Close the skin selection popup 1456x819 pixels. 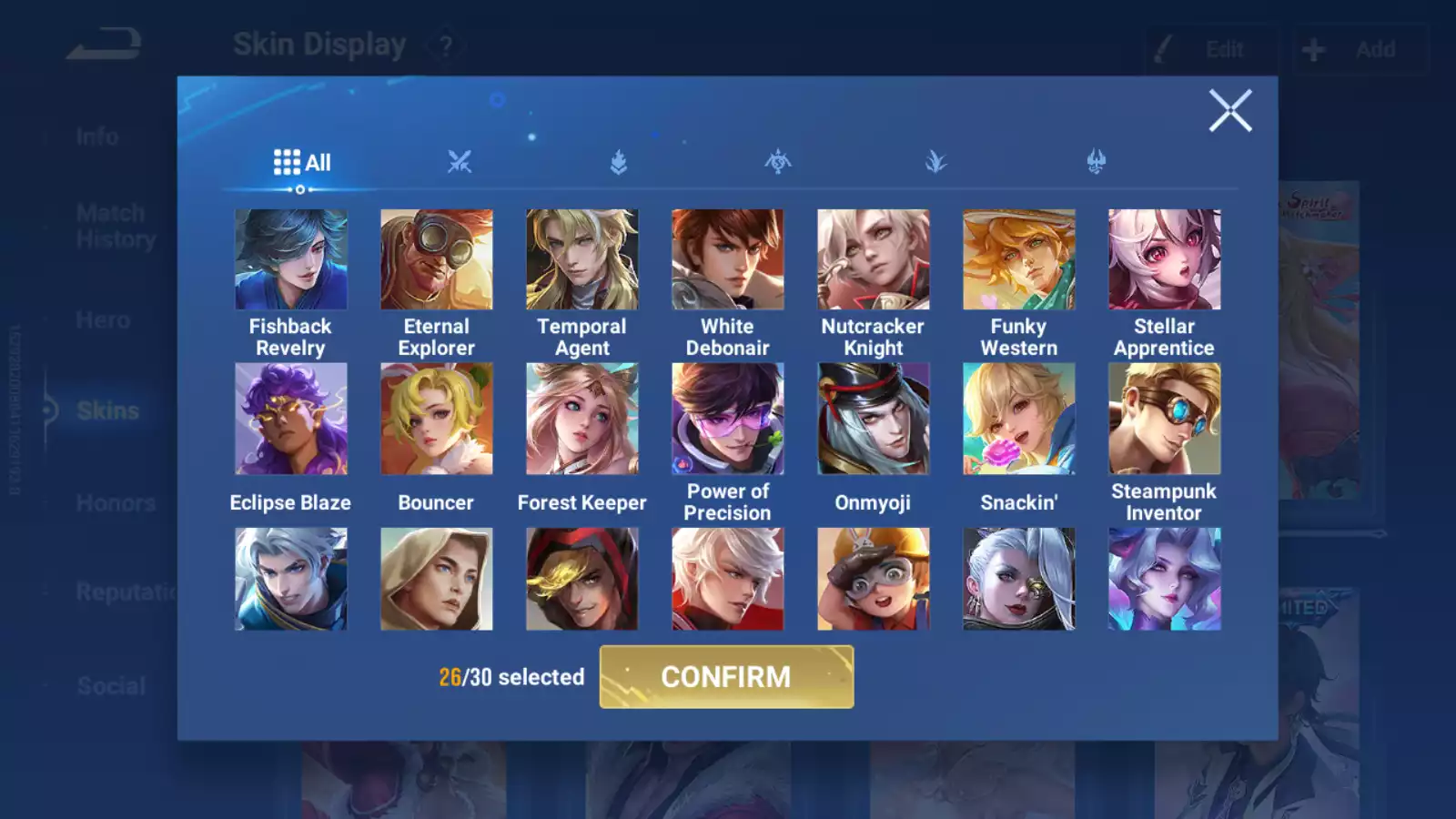tap(1229, 111)
